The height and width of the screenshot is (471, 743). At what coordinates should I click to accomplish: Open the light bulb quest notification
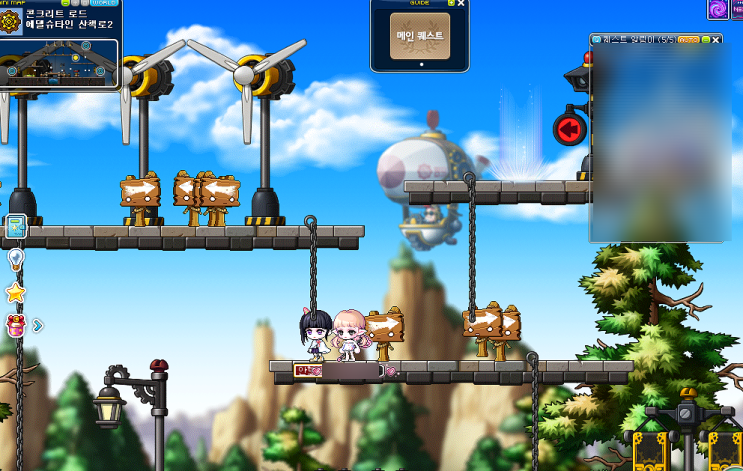tap(16, 259)
